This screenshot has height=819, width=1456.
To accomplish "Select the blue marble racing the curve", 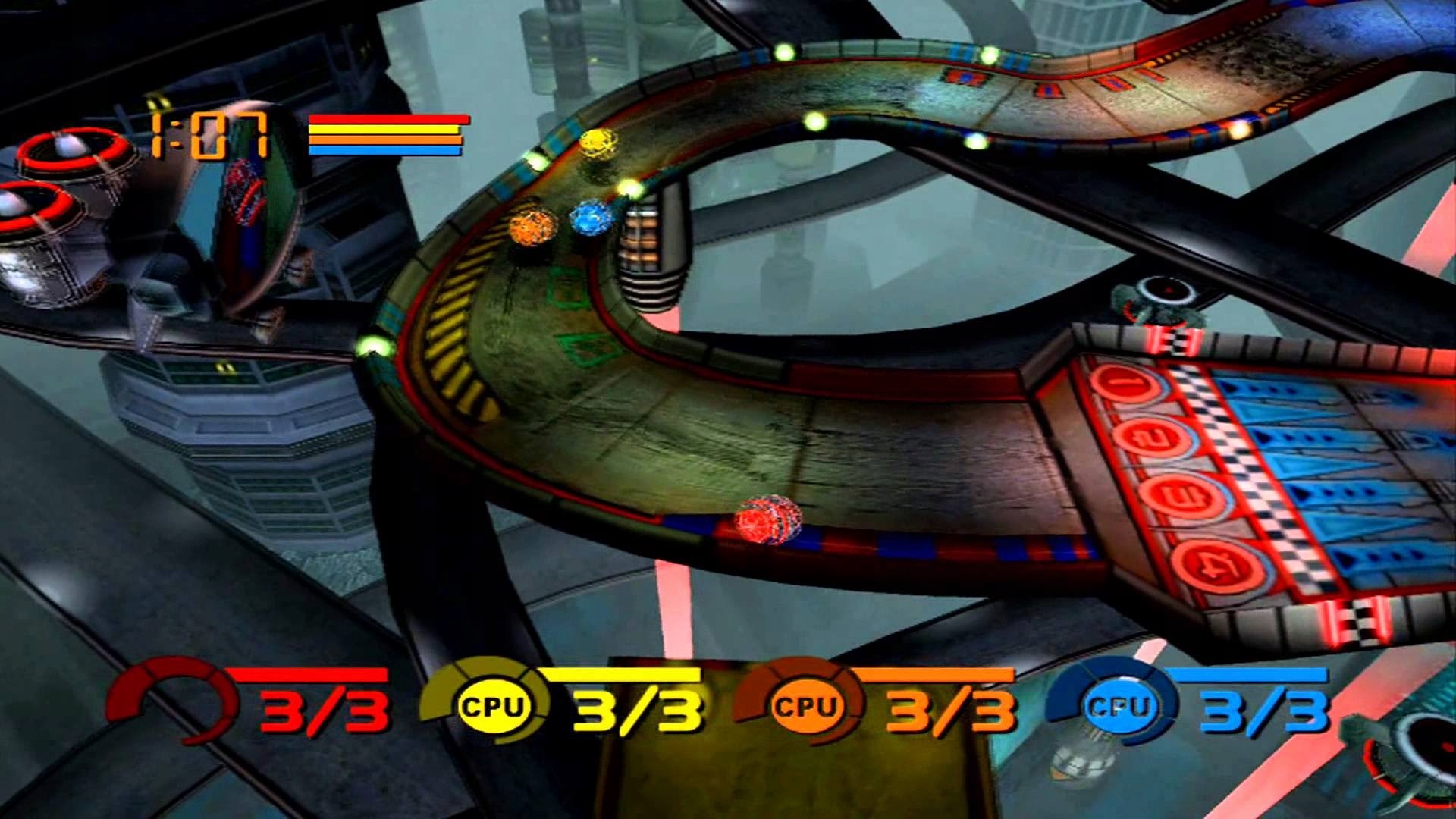I will pos(590,218).
